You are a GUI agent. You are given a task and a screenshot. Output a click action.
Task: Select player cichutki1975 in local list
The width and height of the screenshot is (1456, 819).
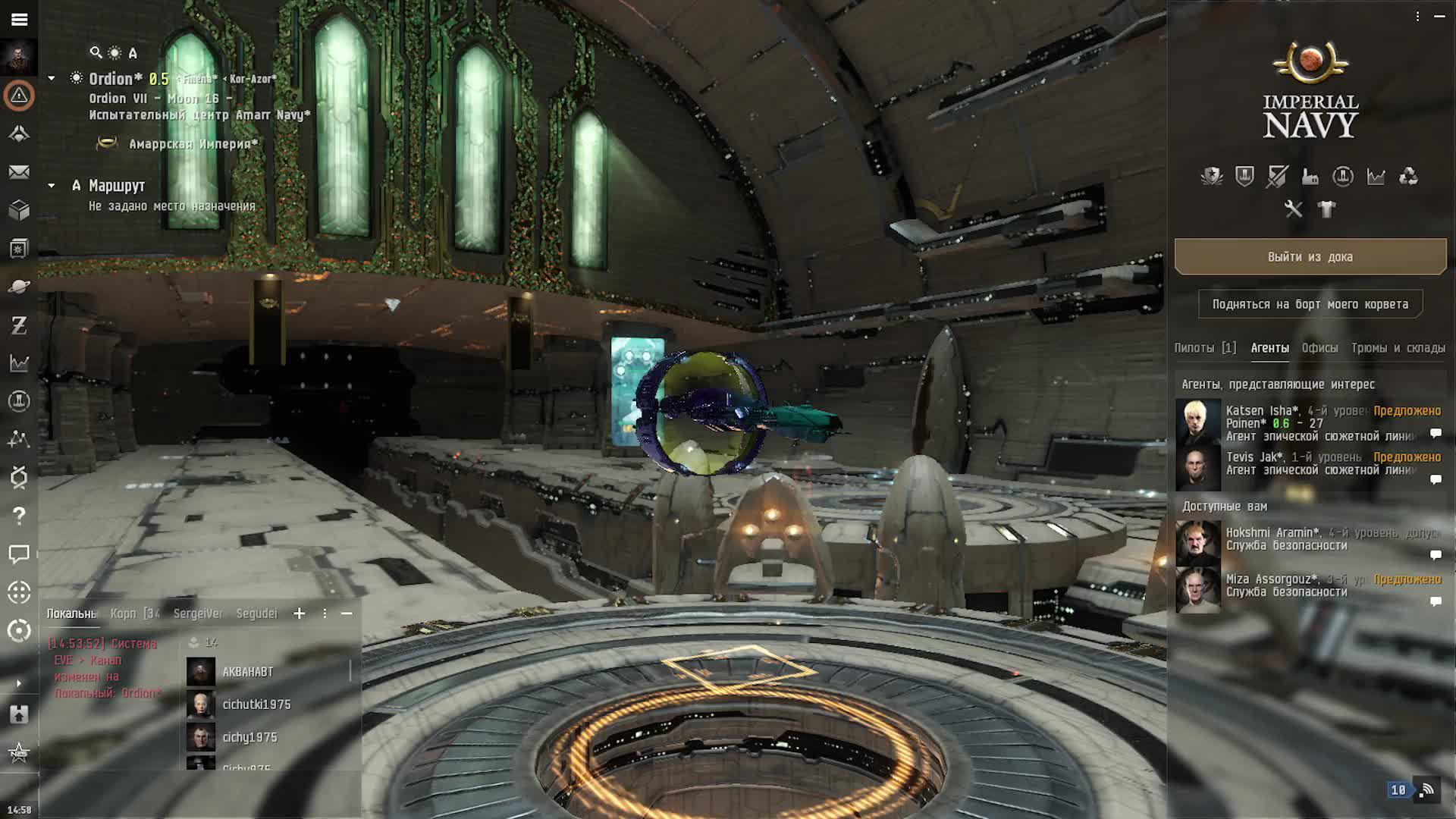(x=256, y=704)
